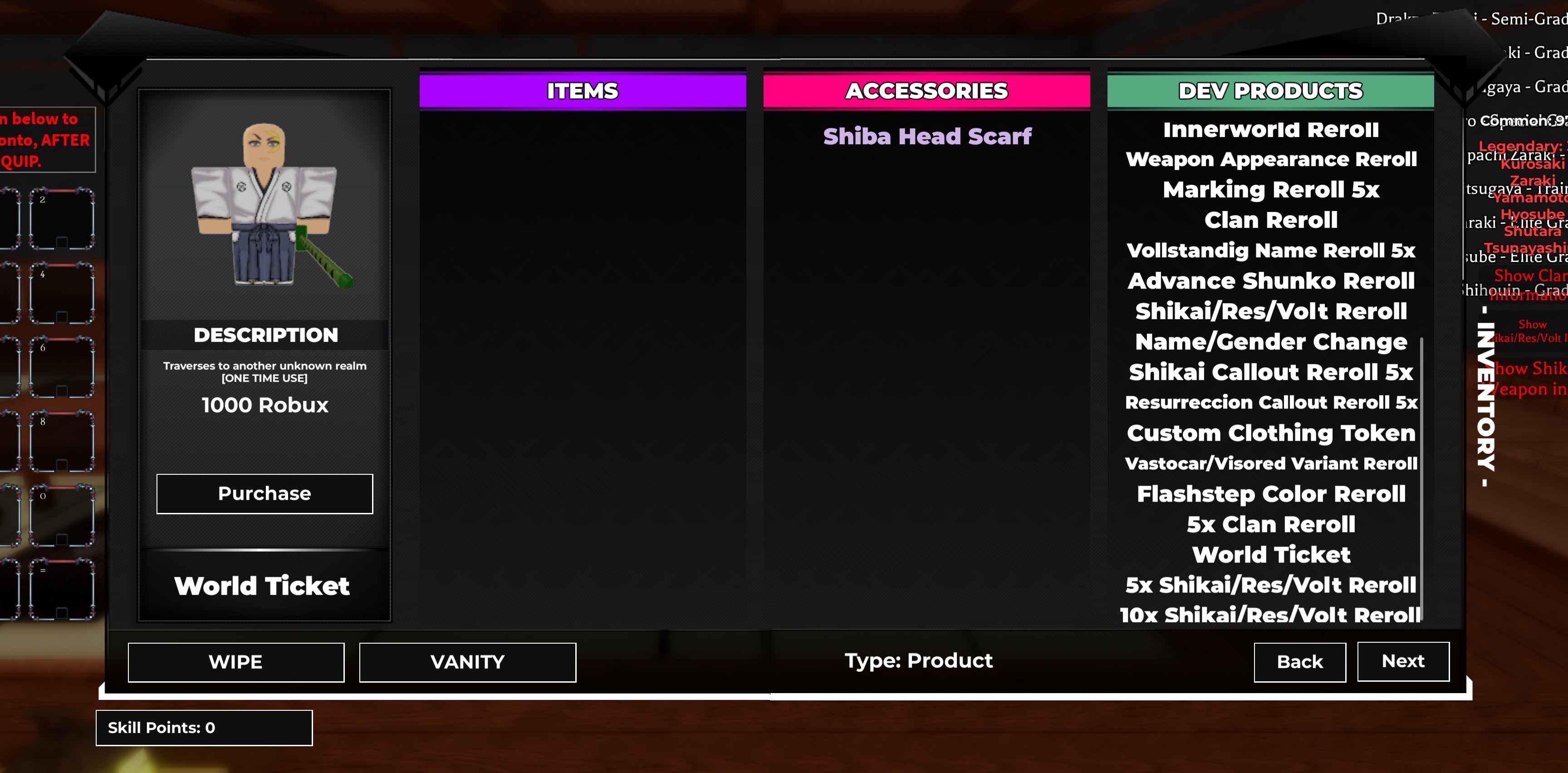
Task: Select Innerworld Reroll from Dev Products
Action: 1270,129
